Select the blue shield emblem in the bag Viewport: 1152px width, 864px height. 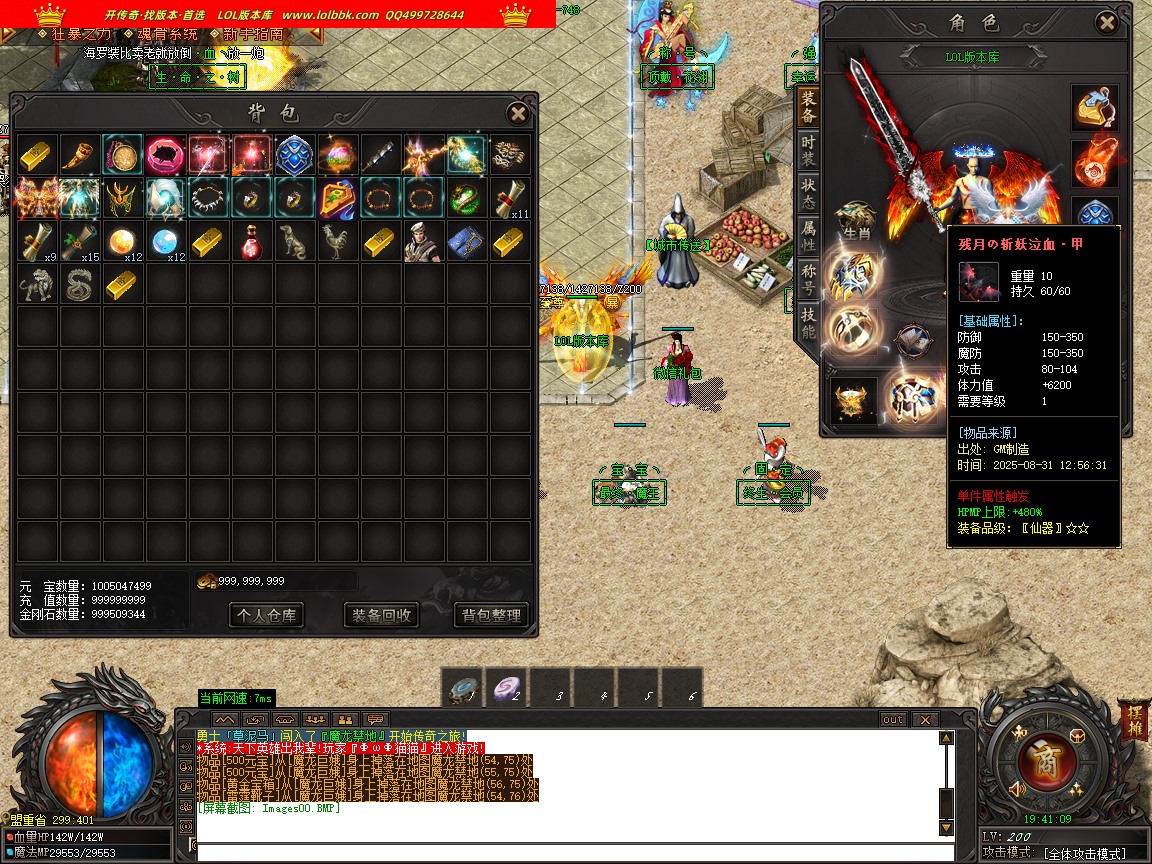295,155
